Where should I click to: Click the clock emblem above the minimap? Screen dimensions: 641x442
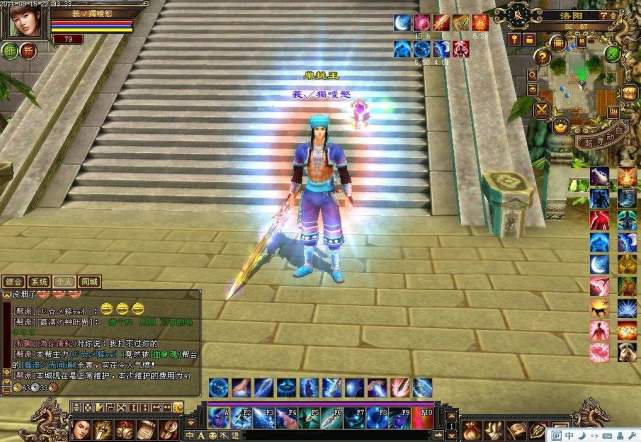(518, 14)
